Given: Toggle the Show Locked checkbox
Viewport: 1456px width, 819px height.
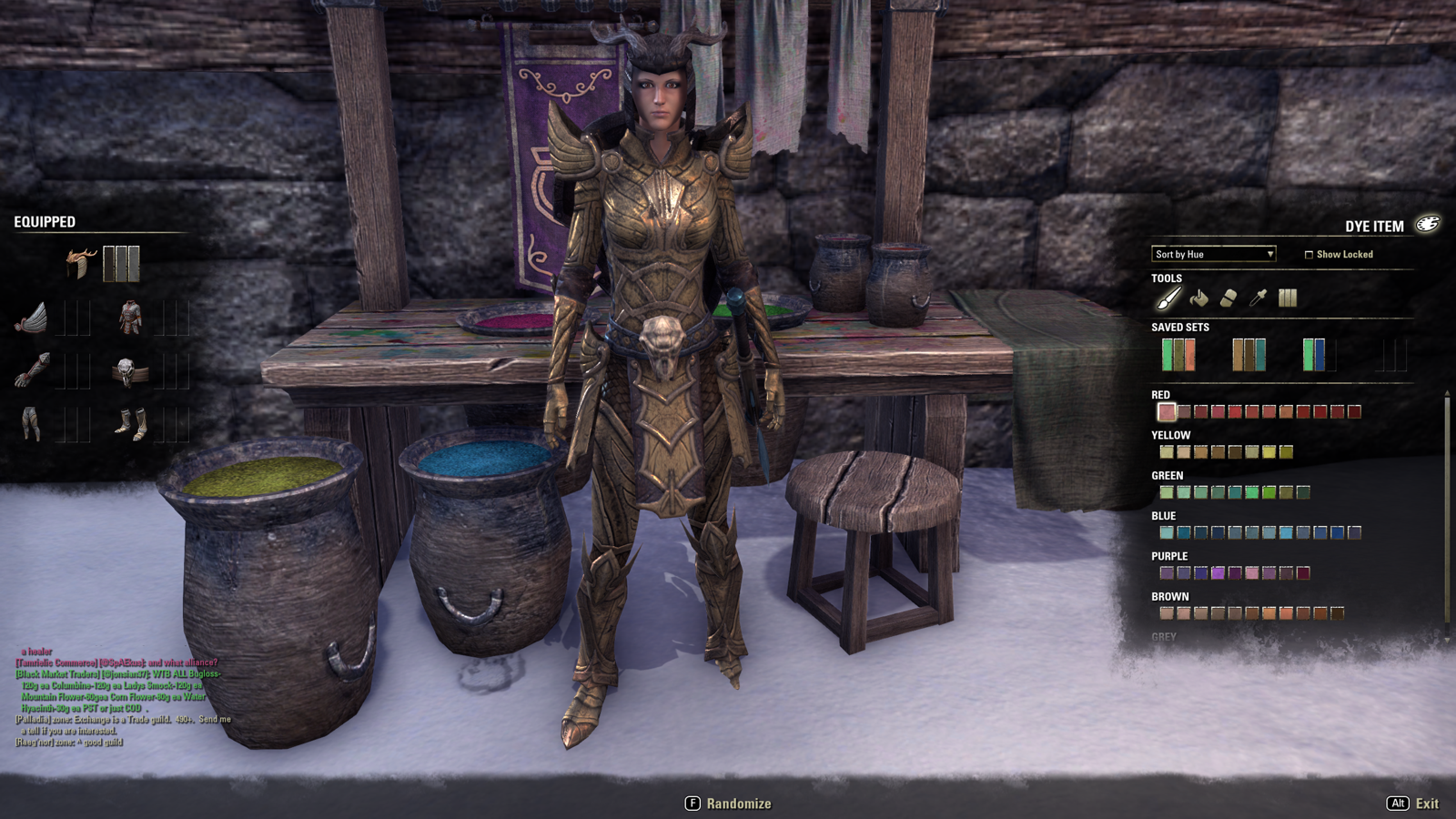Looking at the screenshot, I should [x=1309, y=255].
